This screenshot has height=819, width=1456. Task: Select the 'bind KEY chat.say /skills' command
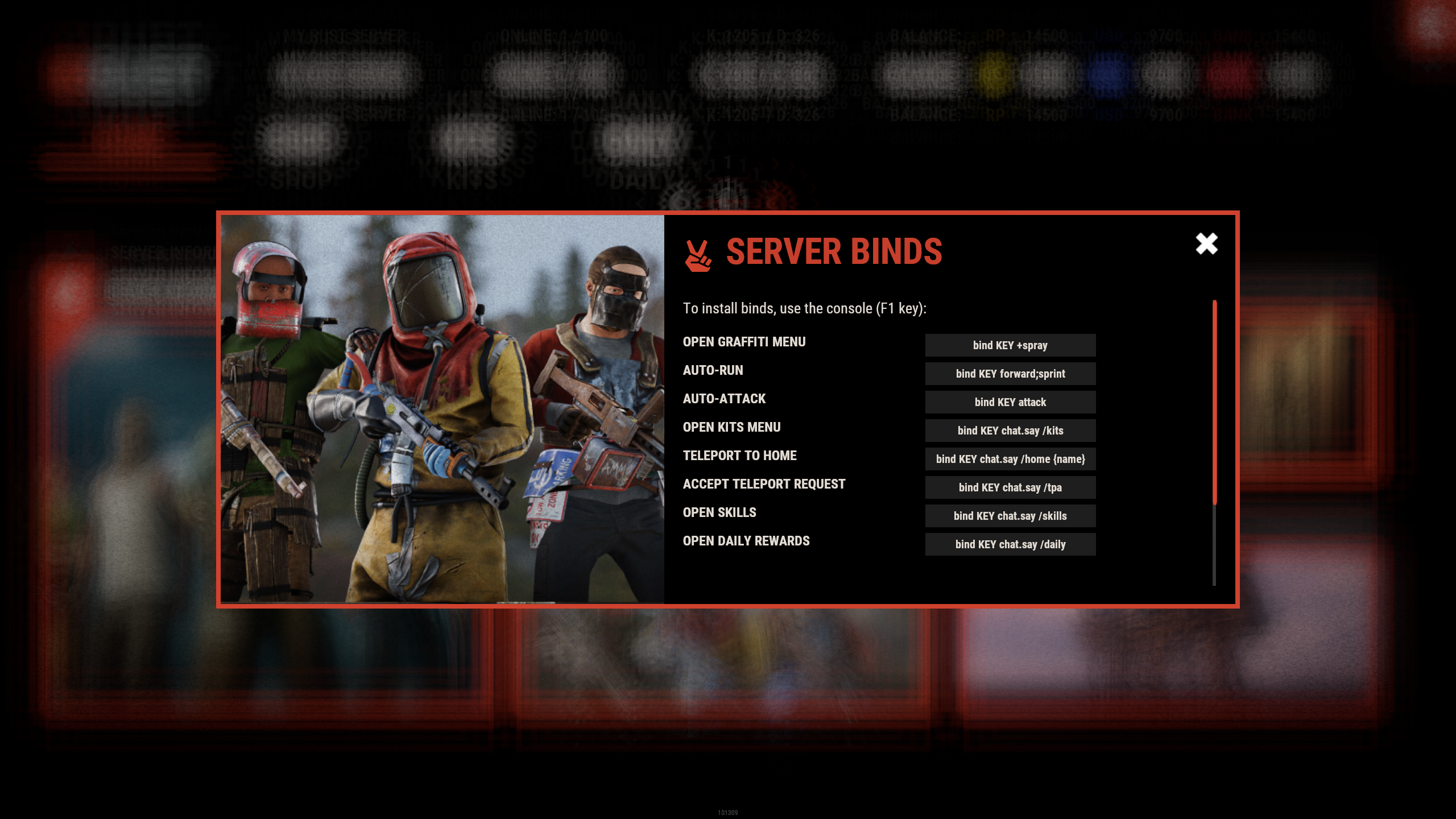coord(1010,516)
